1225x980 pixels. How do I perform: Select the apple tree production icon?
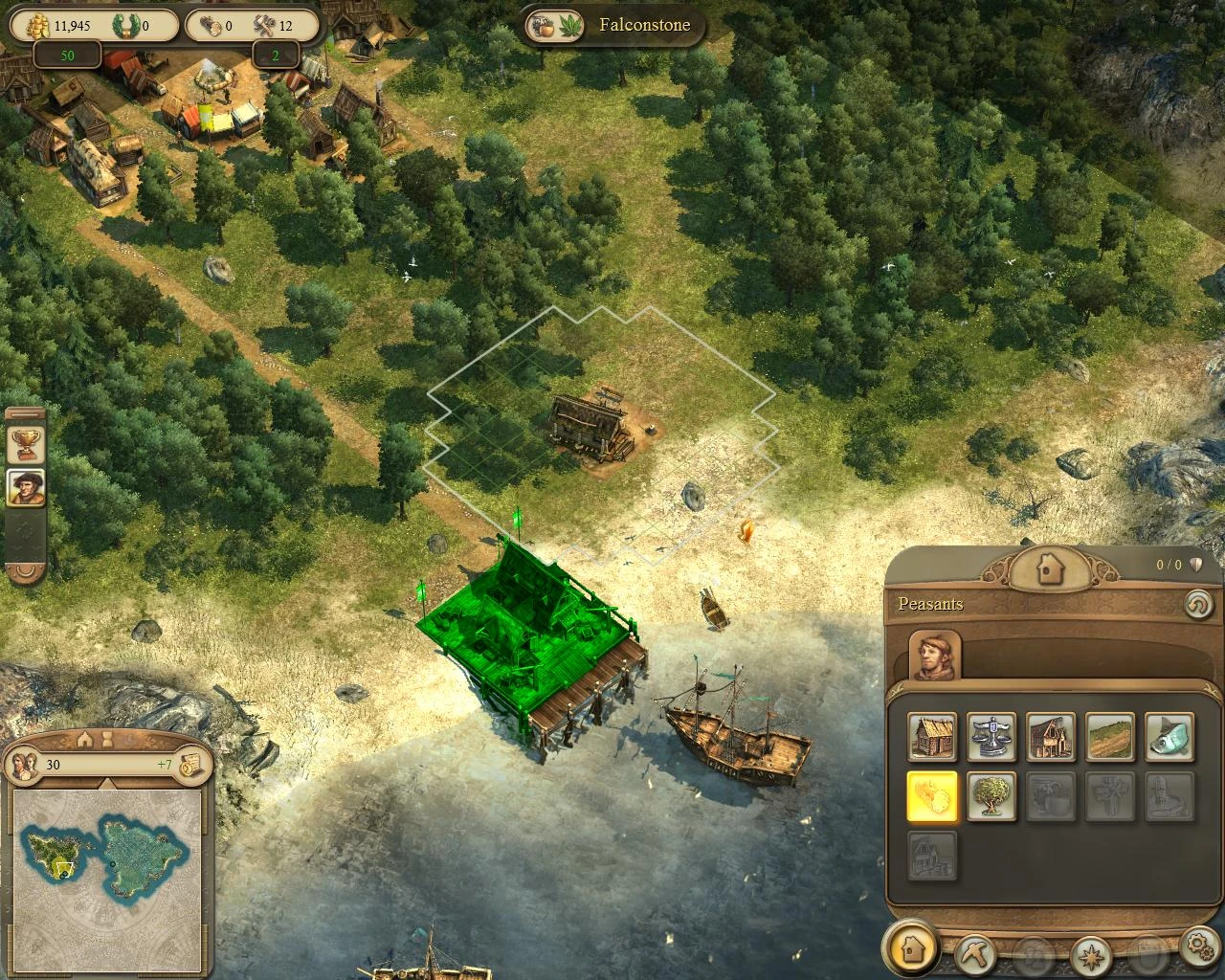(x=991, y=797)
